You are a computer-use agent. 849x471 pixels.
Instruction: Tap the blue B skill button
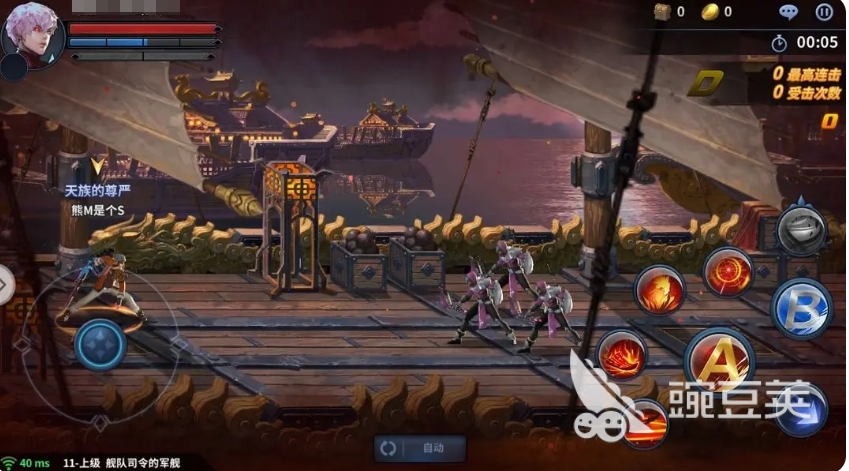[x=802, y=309]
